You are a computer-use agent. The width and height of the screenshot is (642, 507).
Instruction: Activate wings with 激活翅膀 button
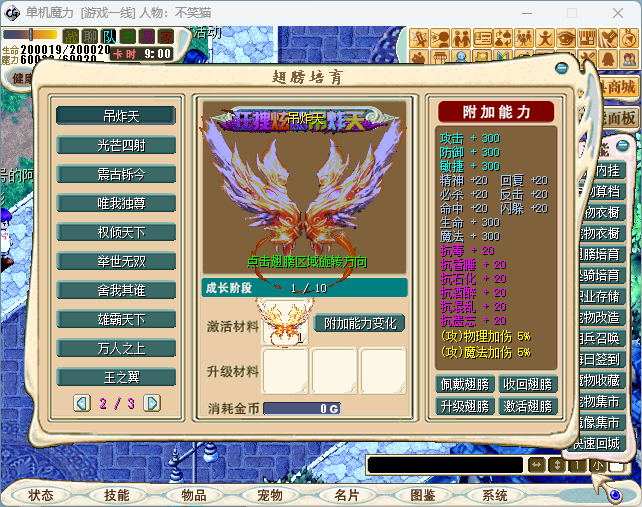click(x=527, y=406)
